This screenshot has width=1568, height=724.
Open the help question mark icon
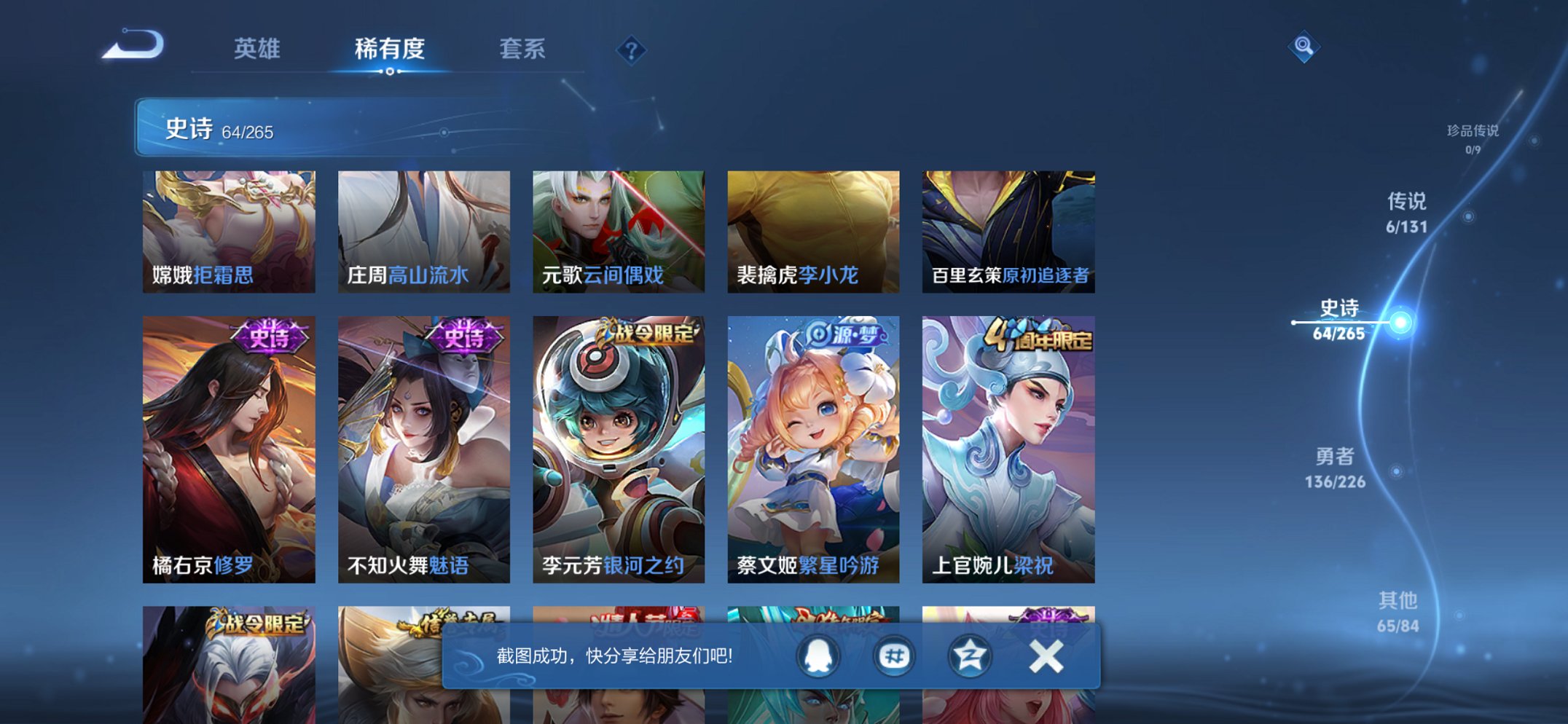click(x=631, y=50)
